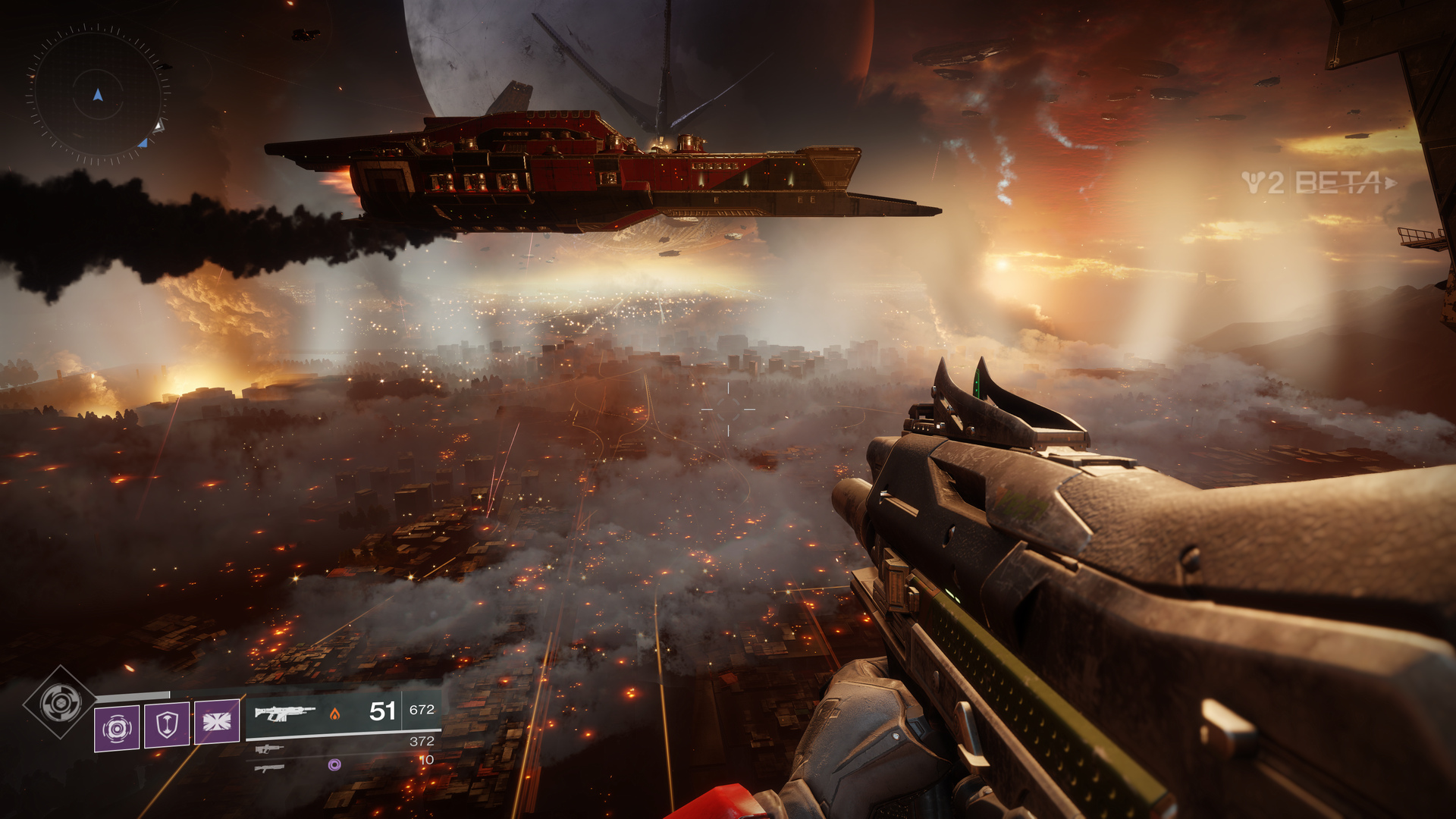Click the crosshair reticle at screen center
1456x819 pixels.
(x=728, y=409)
